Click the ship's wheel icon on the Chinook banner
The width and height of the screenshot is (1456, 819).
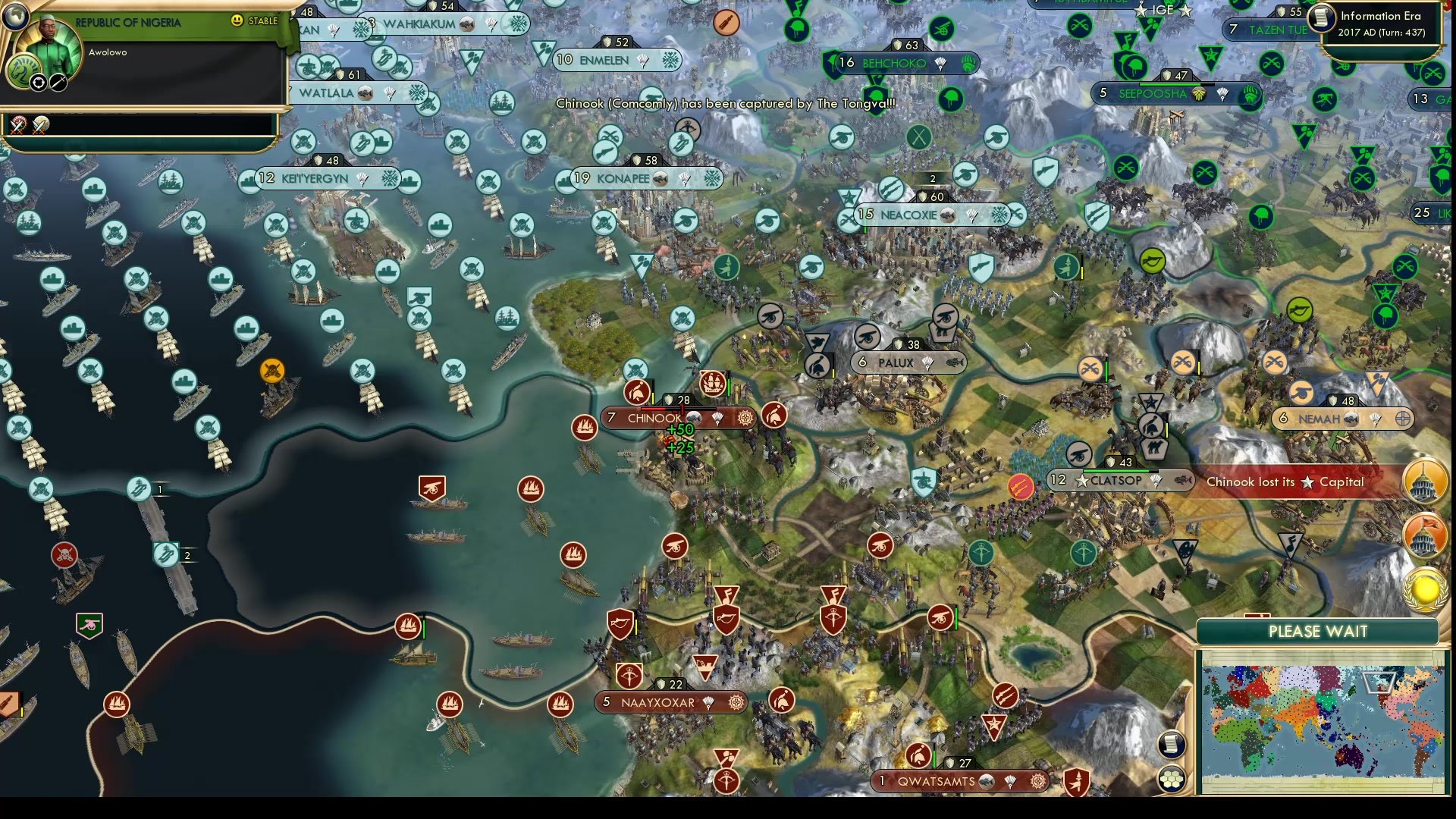point(744,416)
